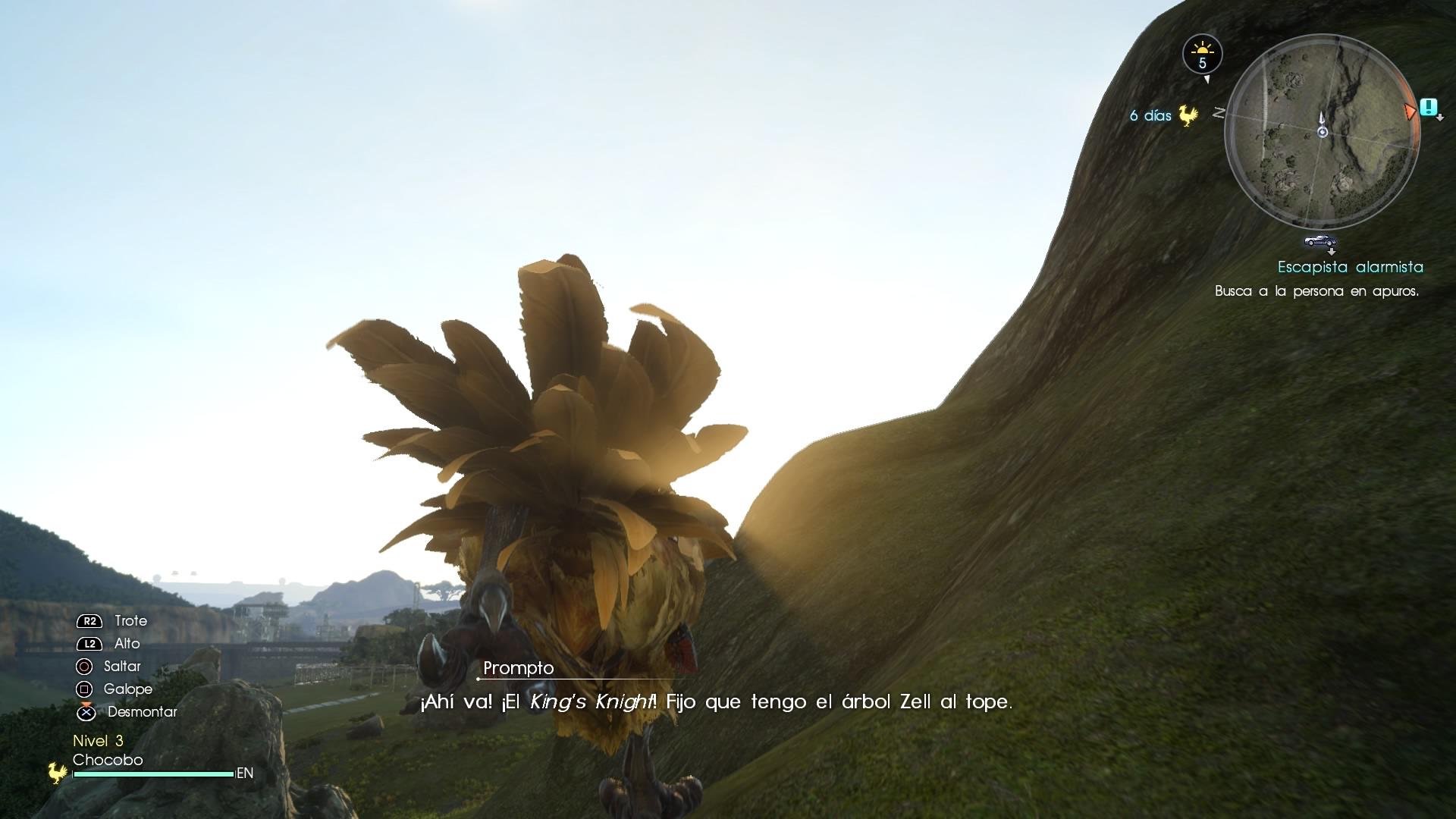Click the chocobo rental days icon
Screen dimensions: 1456x819
coord(1188,116)
